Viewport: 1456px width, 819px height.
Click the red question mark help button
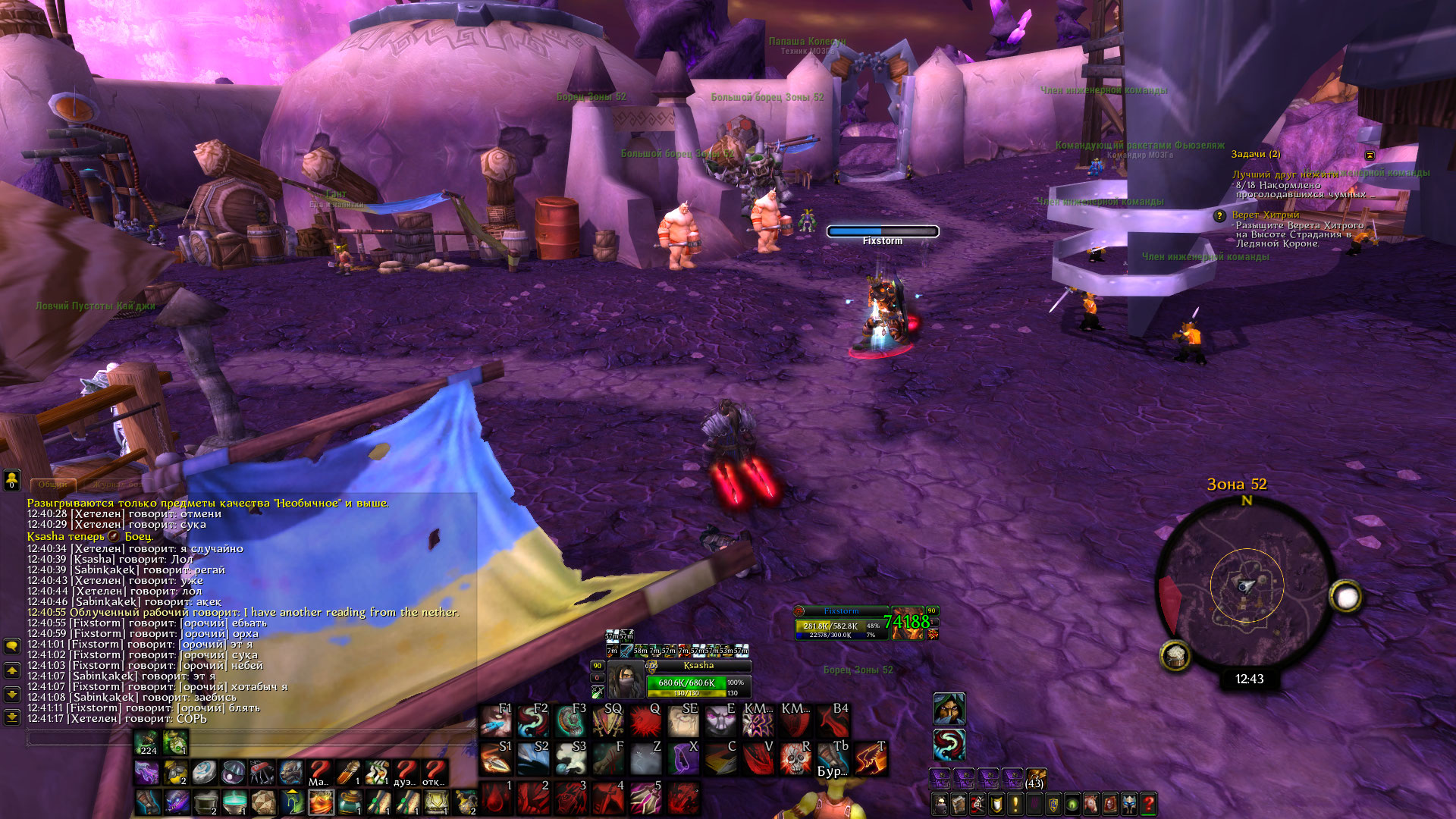1149,804
